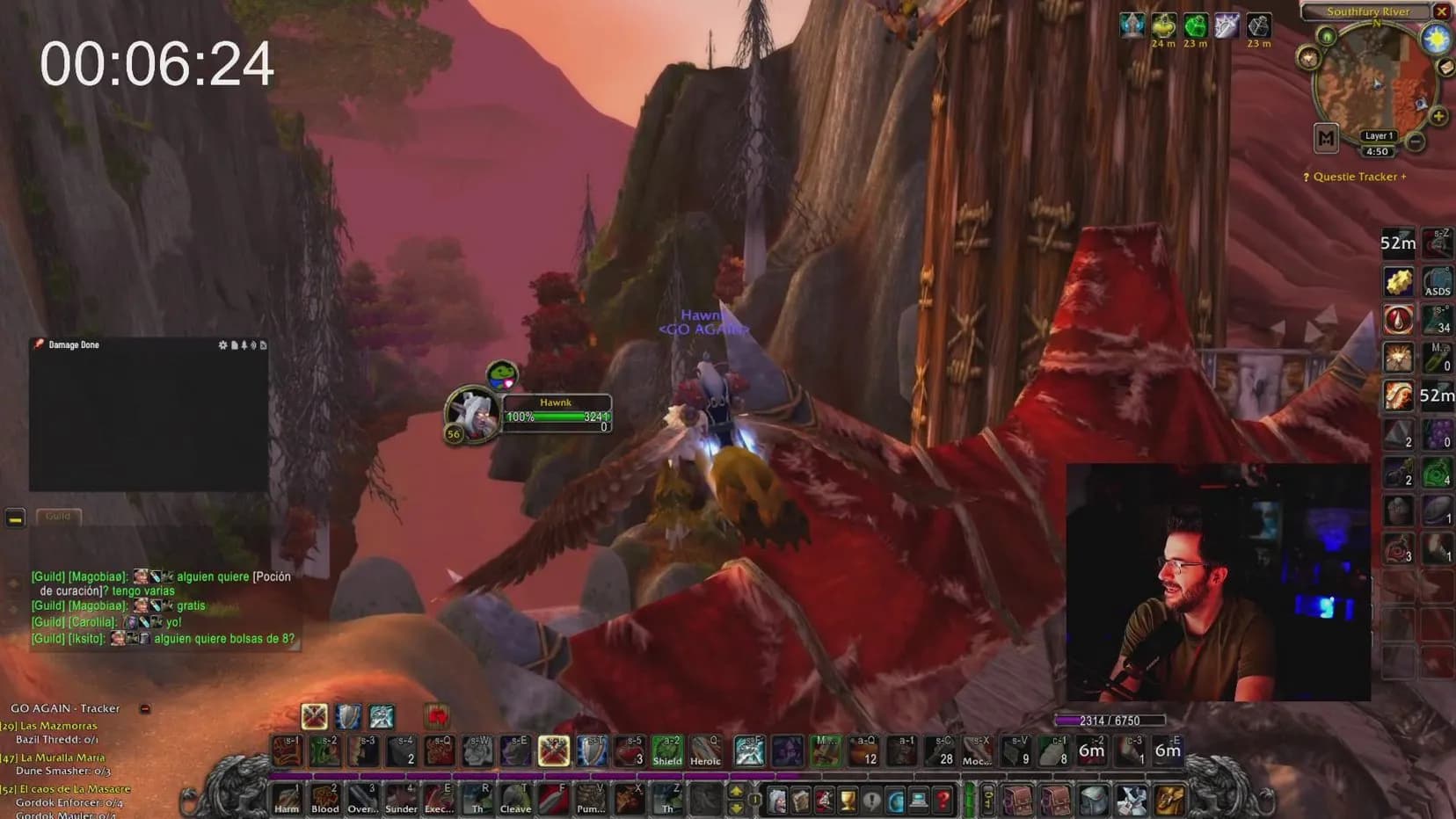This screenshot has width=1456, height=819.
Task: Select the Hawnk player unit frame portrait
Action: [x=472, y=411]
